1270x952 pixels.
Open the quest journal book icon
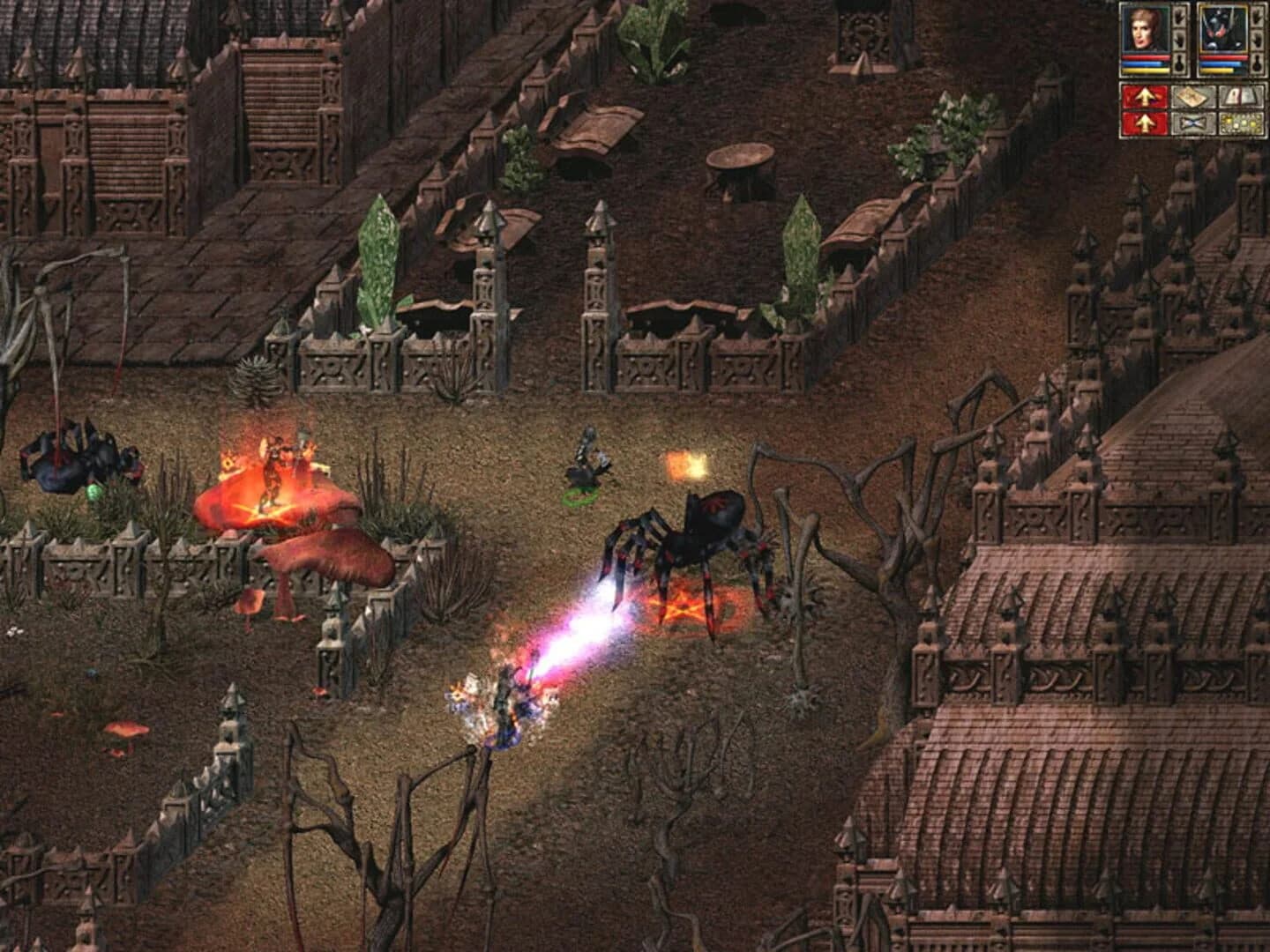click(x=1239, y=96)
